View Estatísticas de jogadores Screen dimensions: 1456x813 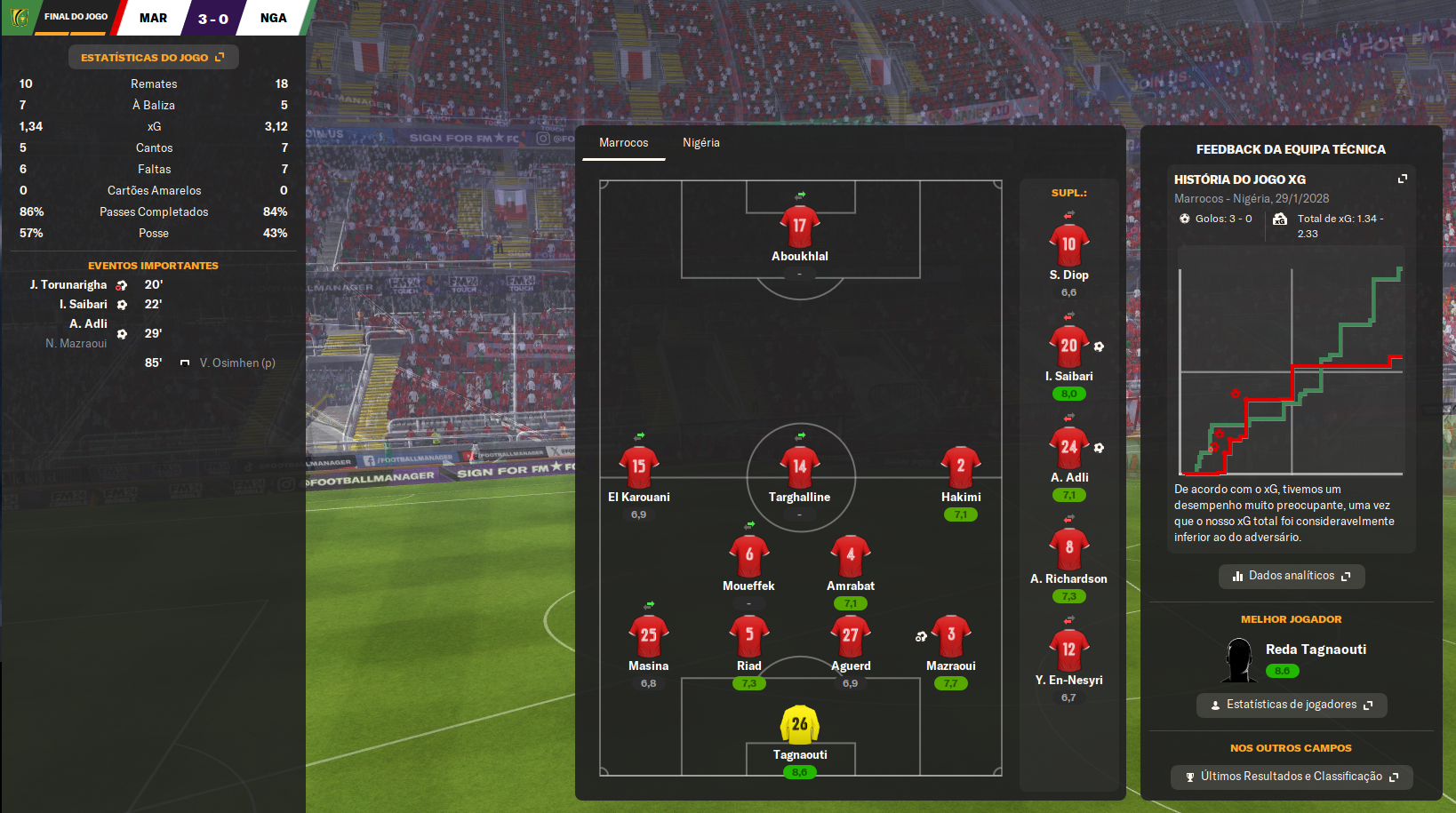pos(1291,705)
